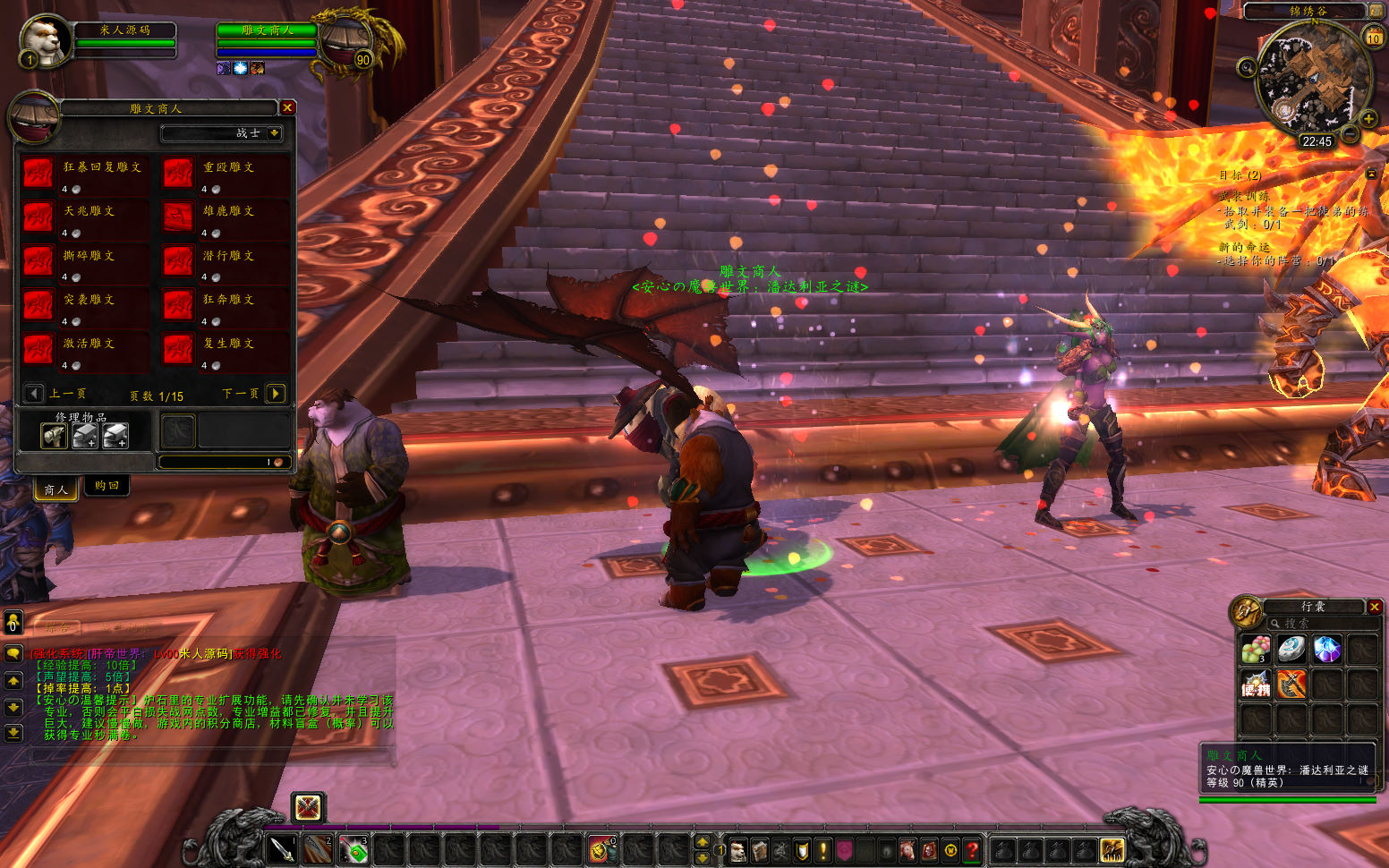Purchase the 激活雕文 glyph

[38, 350]
